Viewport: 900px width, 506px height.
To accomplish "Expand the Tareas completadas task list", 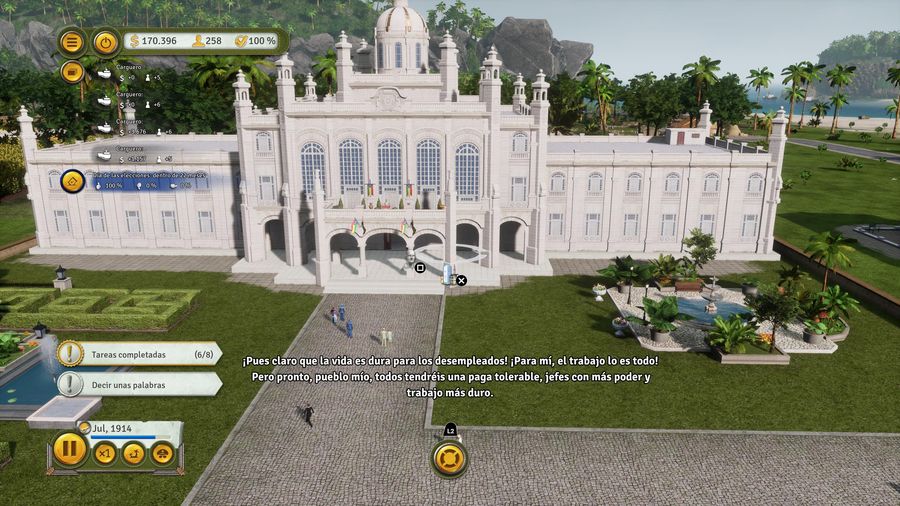I will click(x=139, y=354).
